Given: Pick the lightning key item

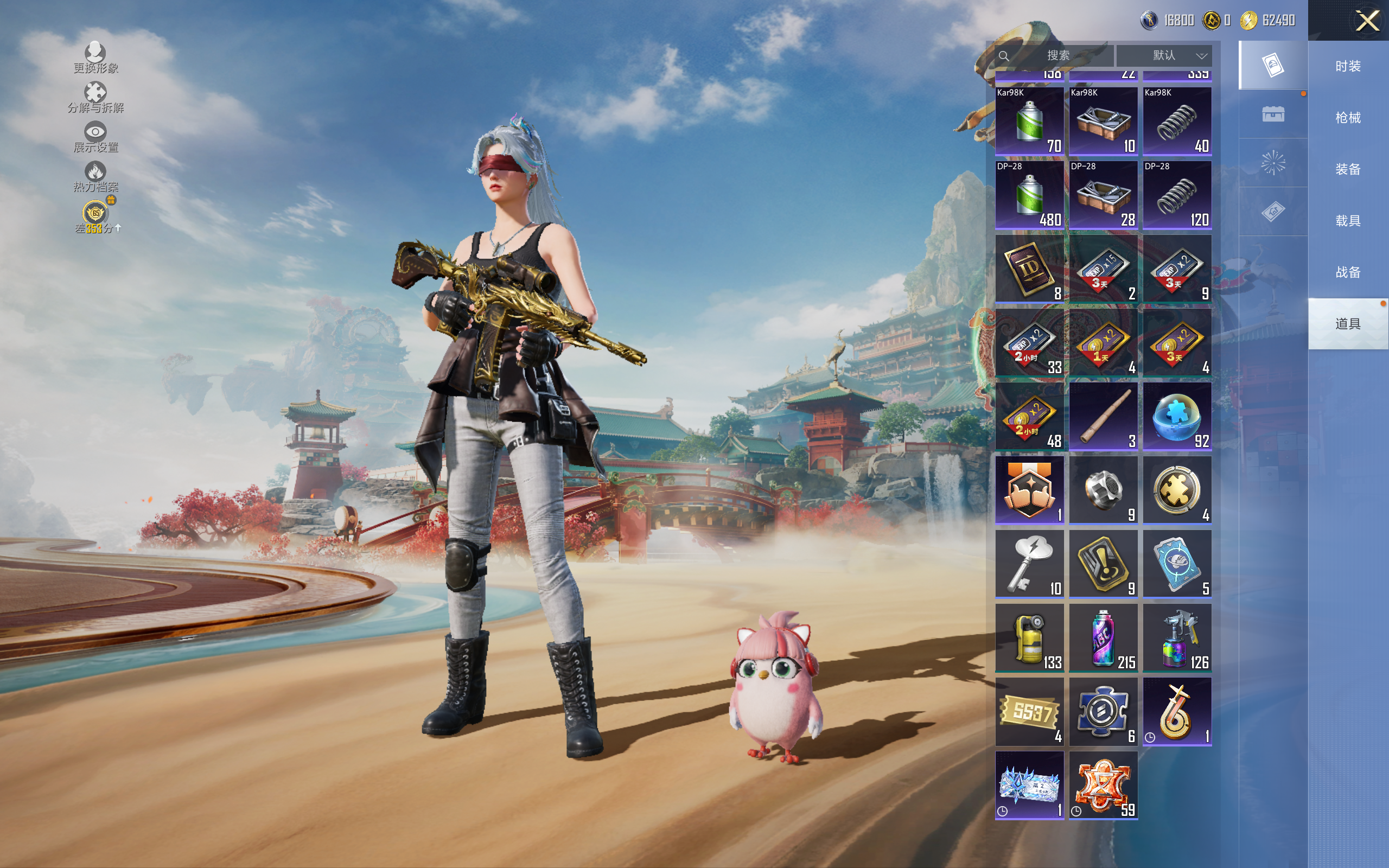Looking at the screenshot, I should (x=1029, y=564).
